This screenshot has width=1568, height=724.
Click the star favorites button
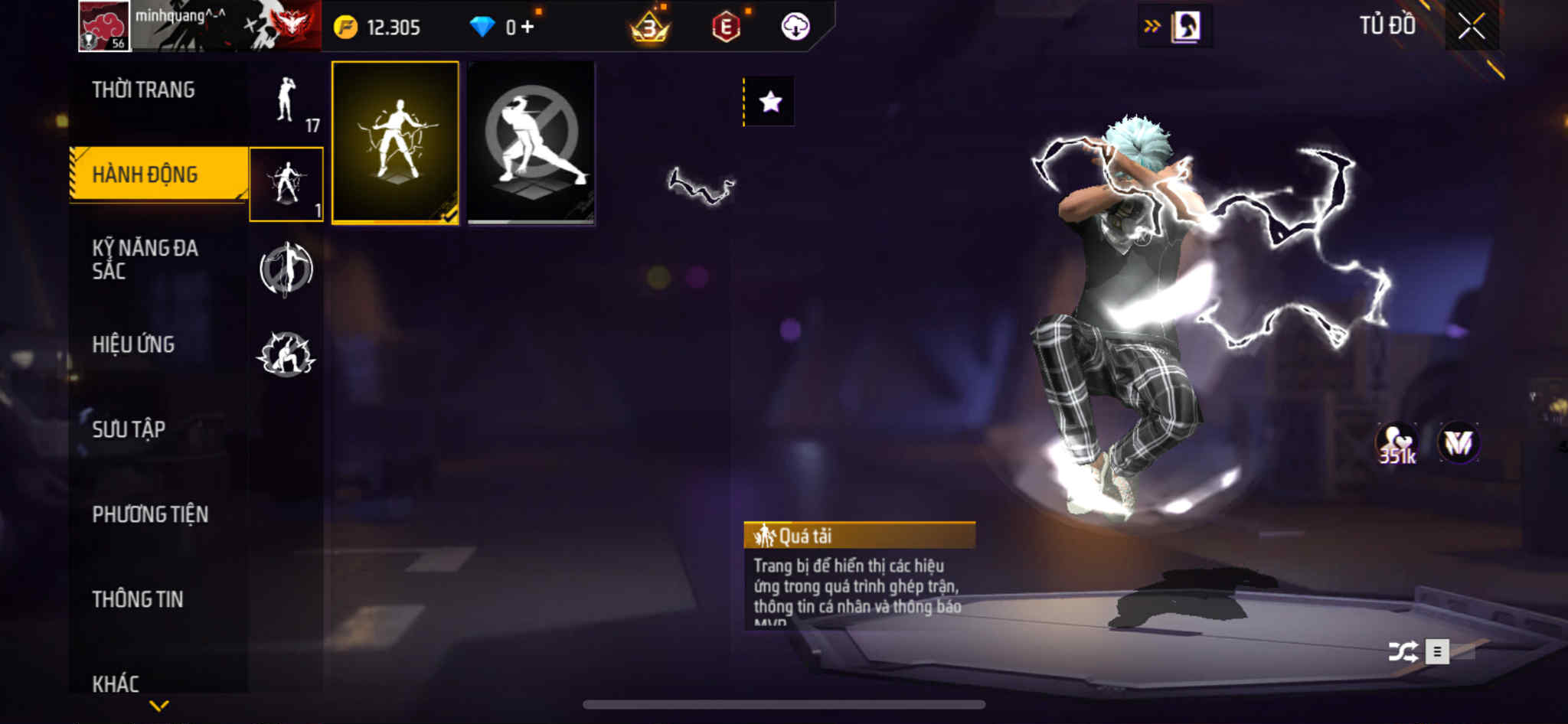pos(770,102)
